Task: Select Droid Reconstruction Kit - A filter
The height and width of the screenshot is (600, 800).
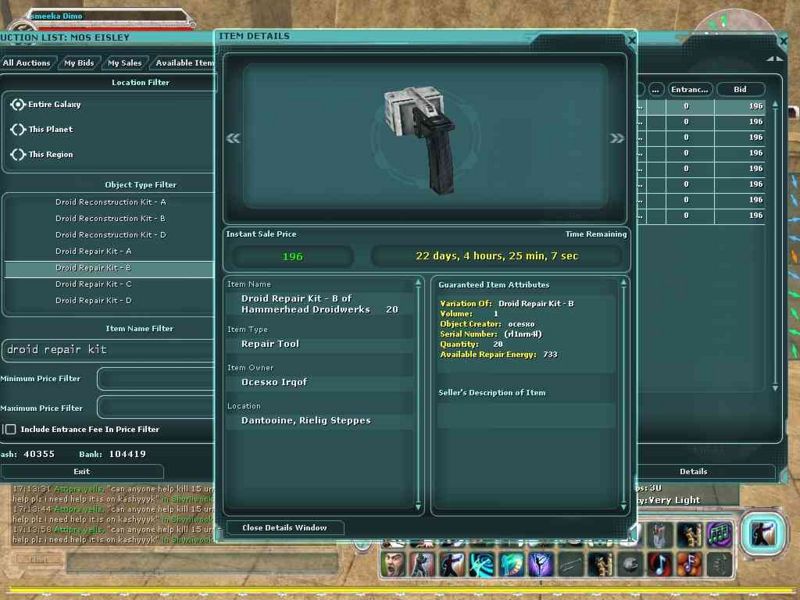Action: 110,202
